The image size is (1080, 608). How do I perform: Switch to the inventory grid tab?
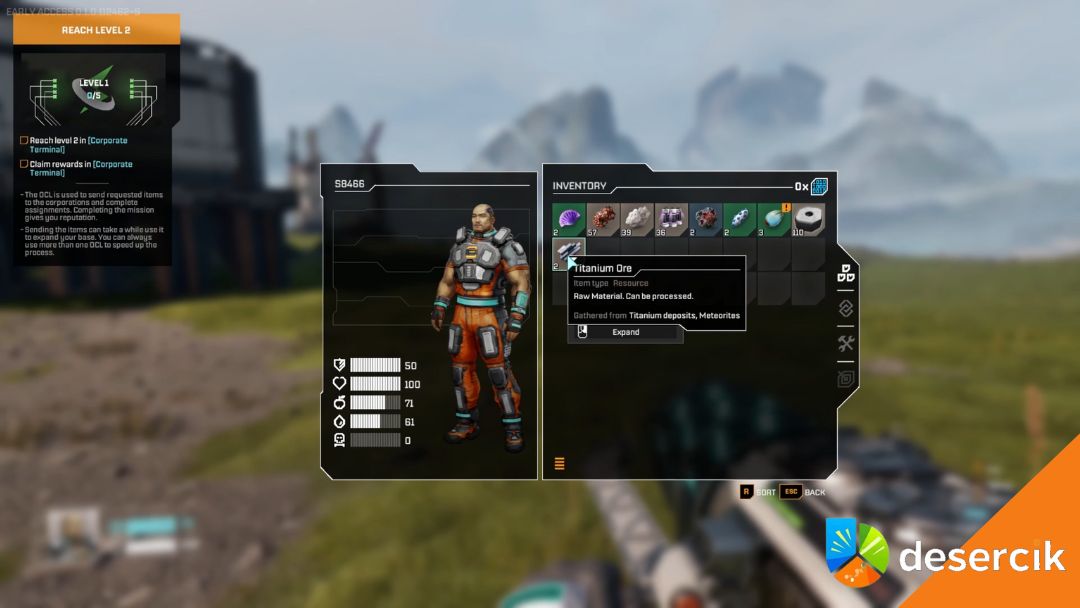tap(846, 273)
